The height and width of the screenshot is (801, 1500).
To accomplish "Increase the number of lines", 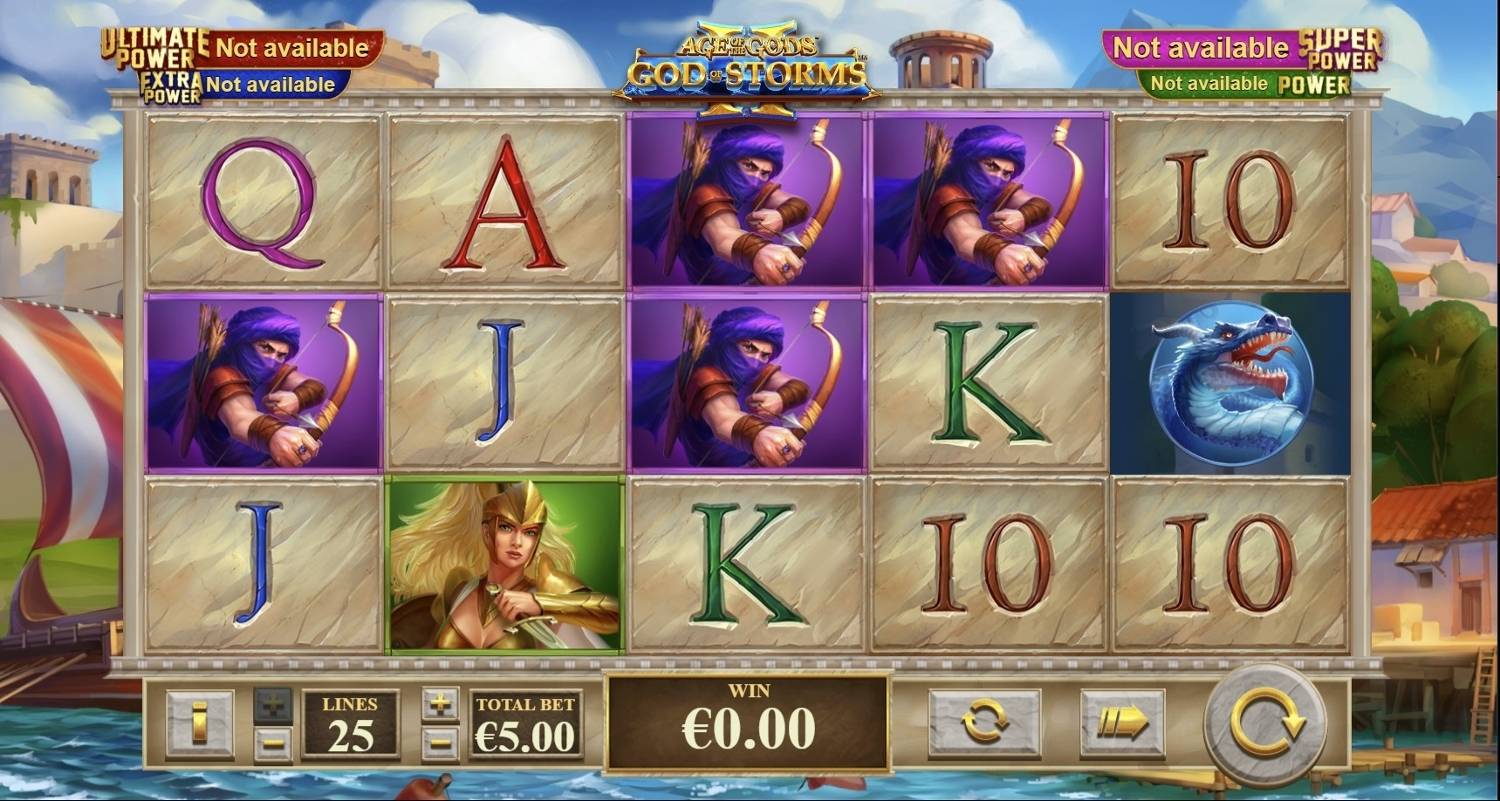I will click(x=272, y=704).
